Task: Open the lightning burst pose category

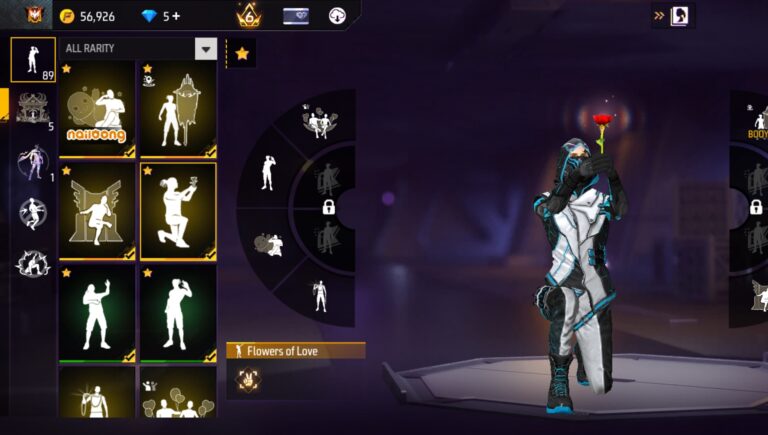Action: (33, 262)
